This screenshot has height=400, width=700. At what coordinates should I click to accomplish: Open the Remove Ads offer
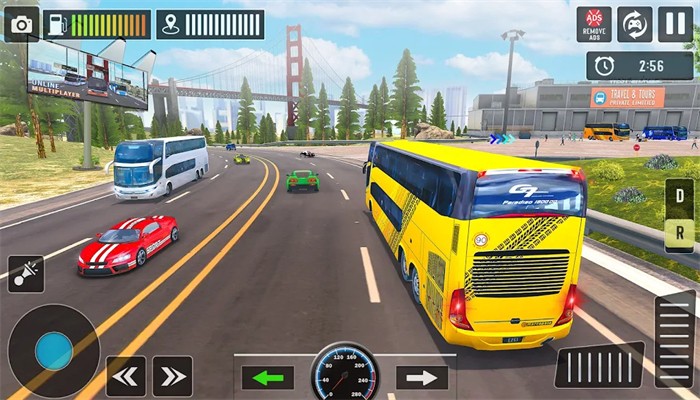pyautogui.click(x=594, y=24)
